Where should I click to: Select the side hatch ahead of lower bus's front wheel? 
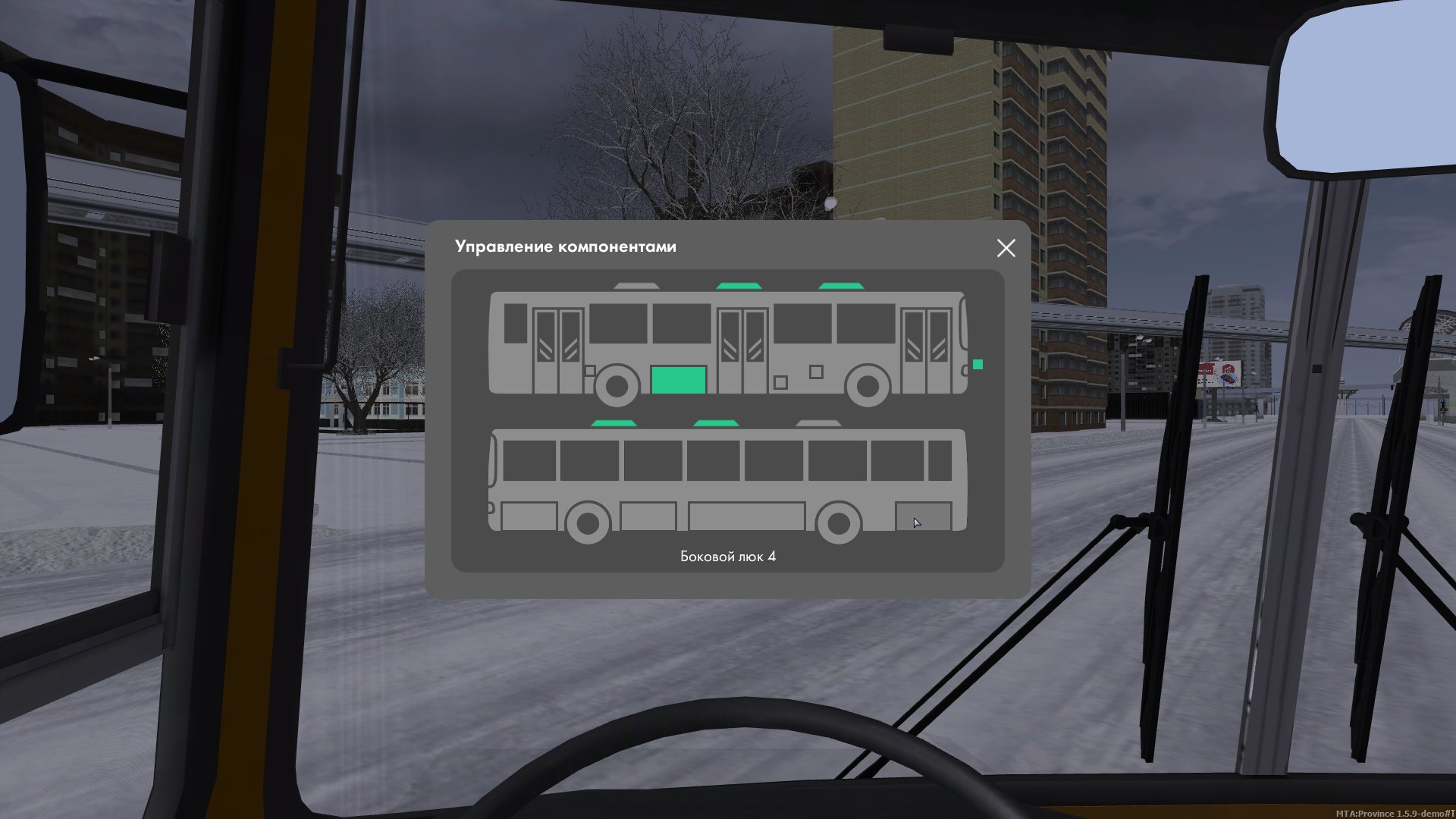(529, 516)
